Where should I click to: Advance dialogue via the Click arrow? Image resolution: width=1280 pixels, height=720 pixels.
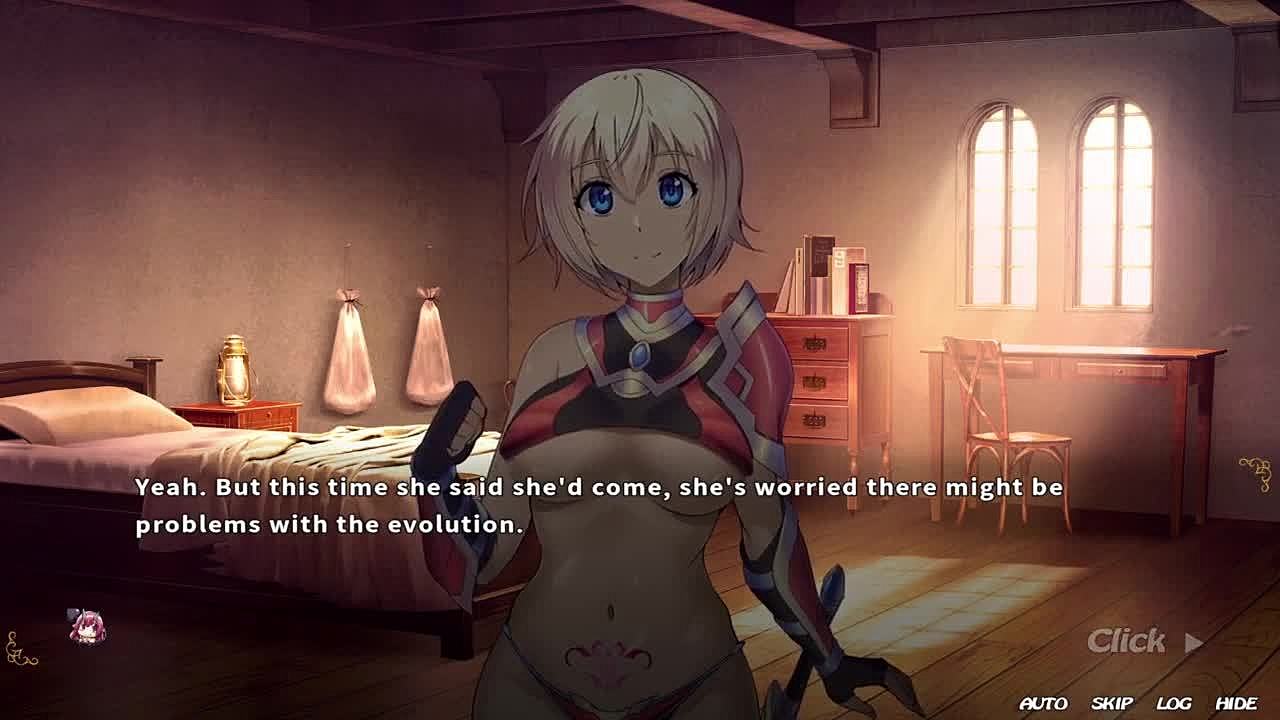pos(1193,643)
